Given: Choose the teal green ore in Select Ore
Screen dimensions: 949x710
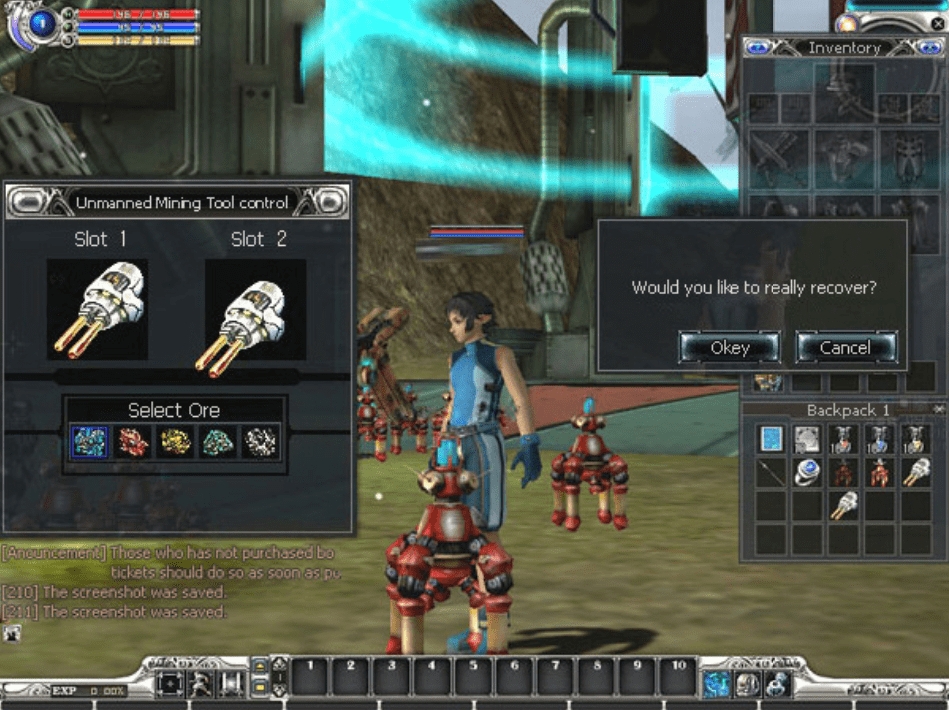Looking at the screenshot, I should 219,441.
